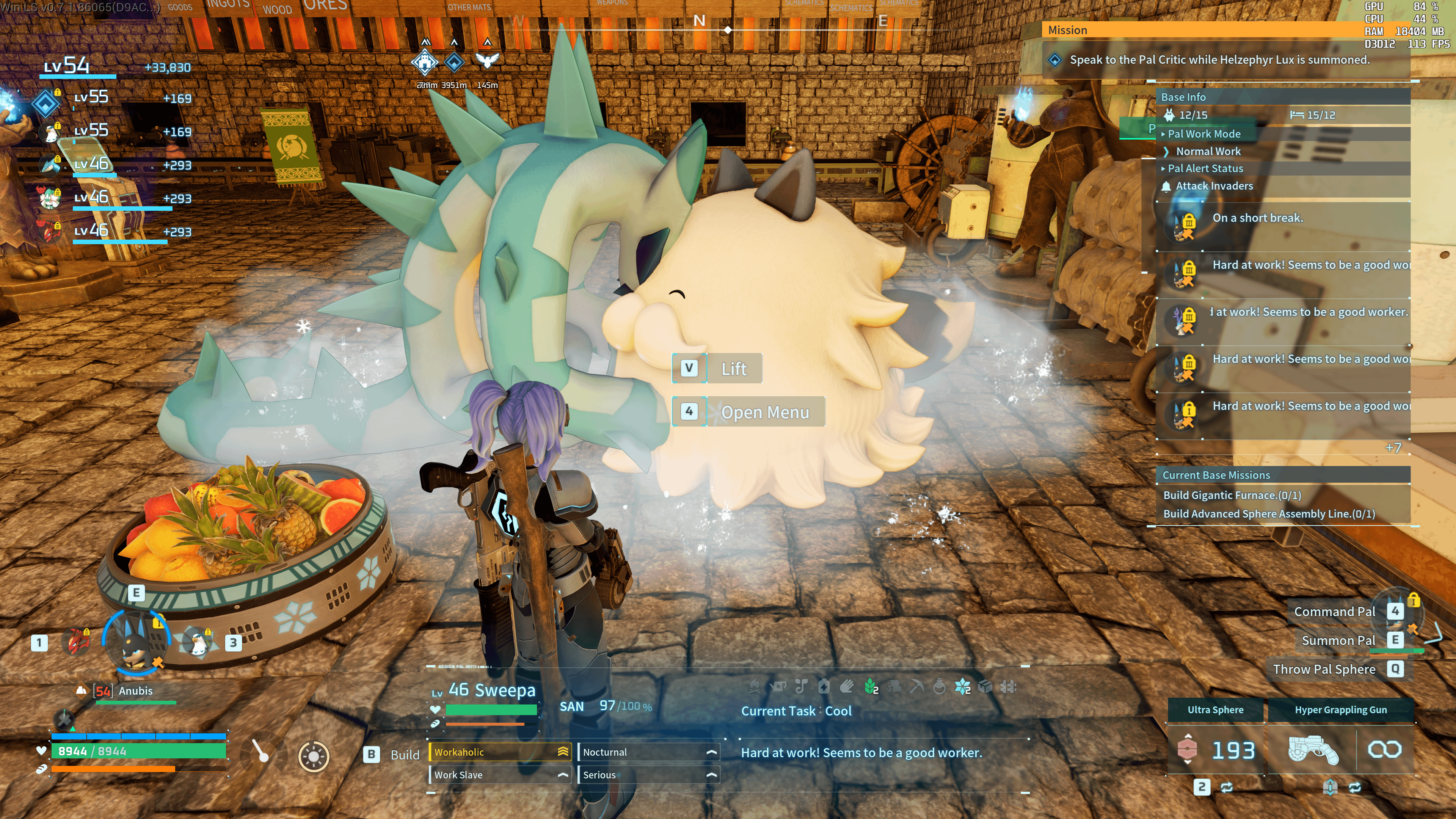The width and height of the screenshot is (1456, 819).
Task: Click the Command Pal action
Action: coord(1334,612)
